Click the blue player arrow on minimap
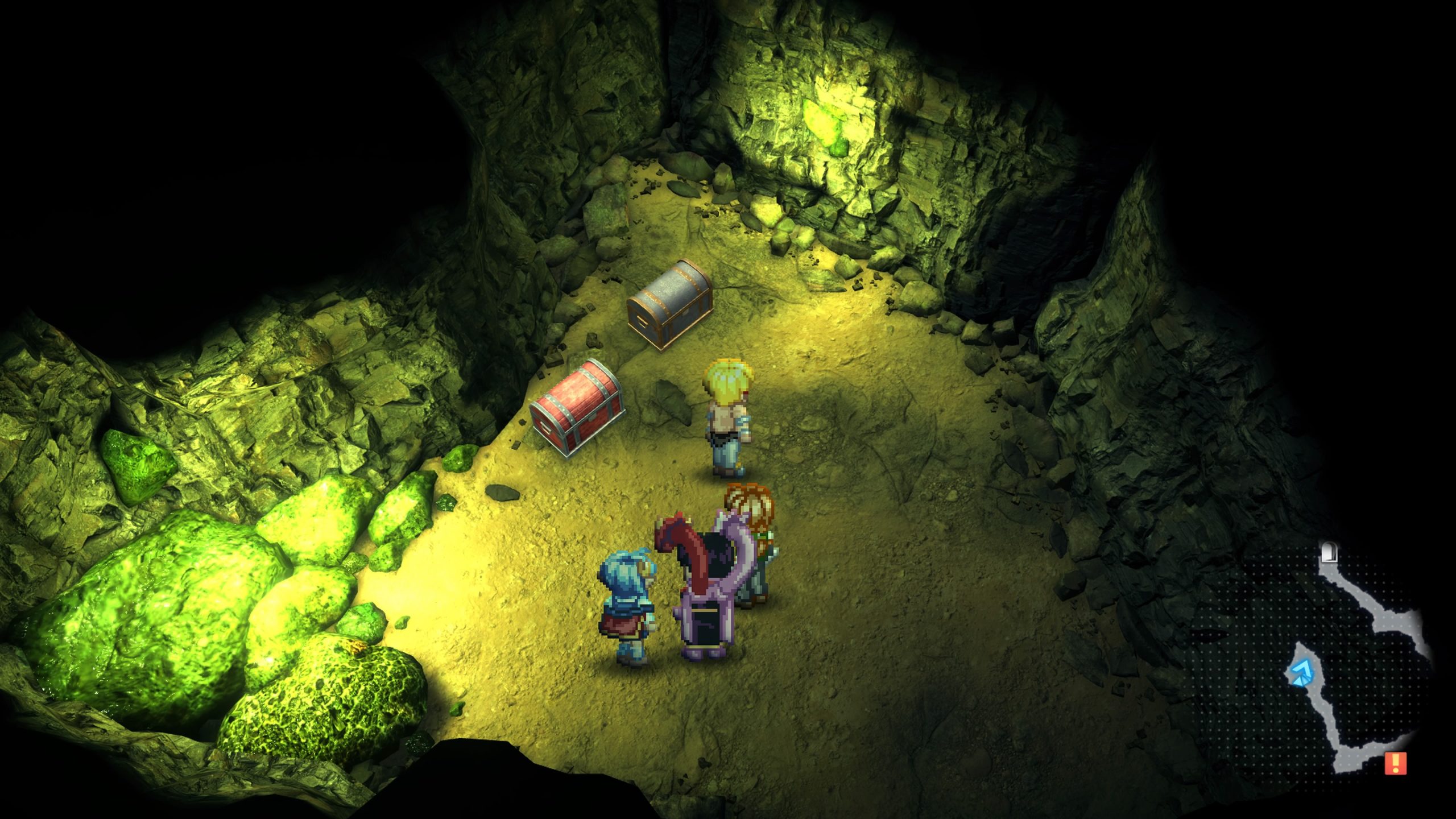The image size is (1456, 819). (1298, 674)
